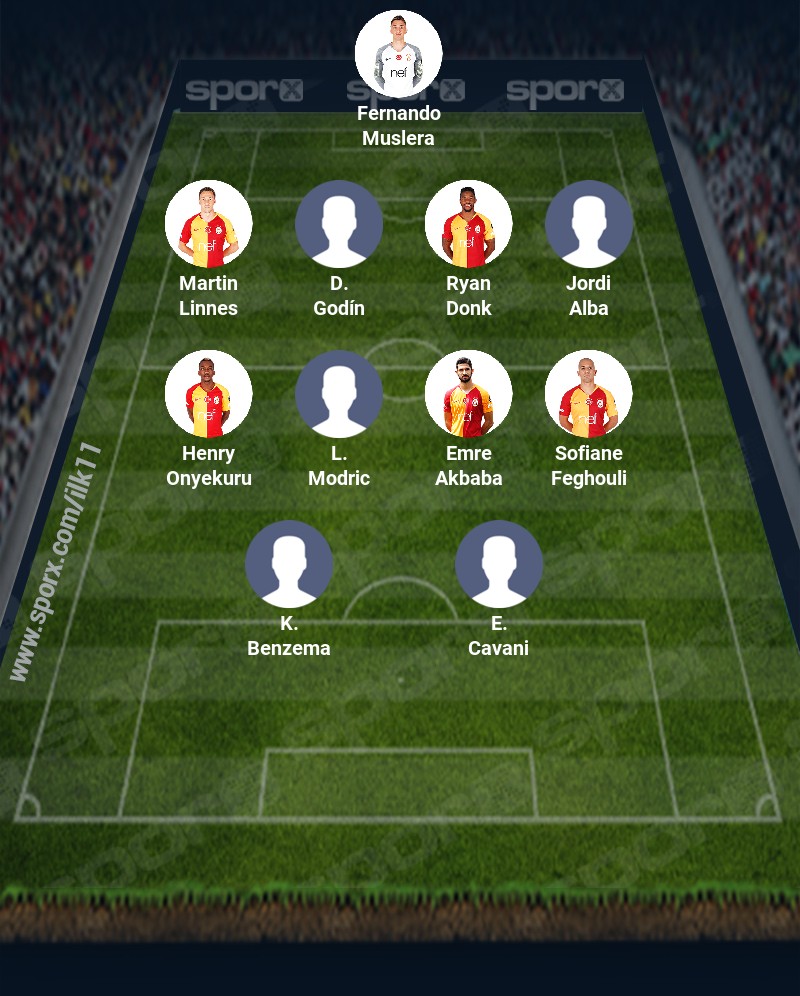Select Jordi Alba's placeholder avatar

click(588, 224)
